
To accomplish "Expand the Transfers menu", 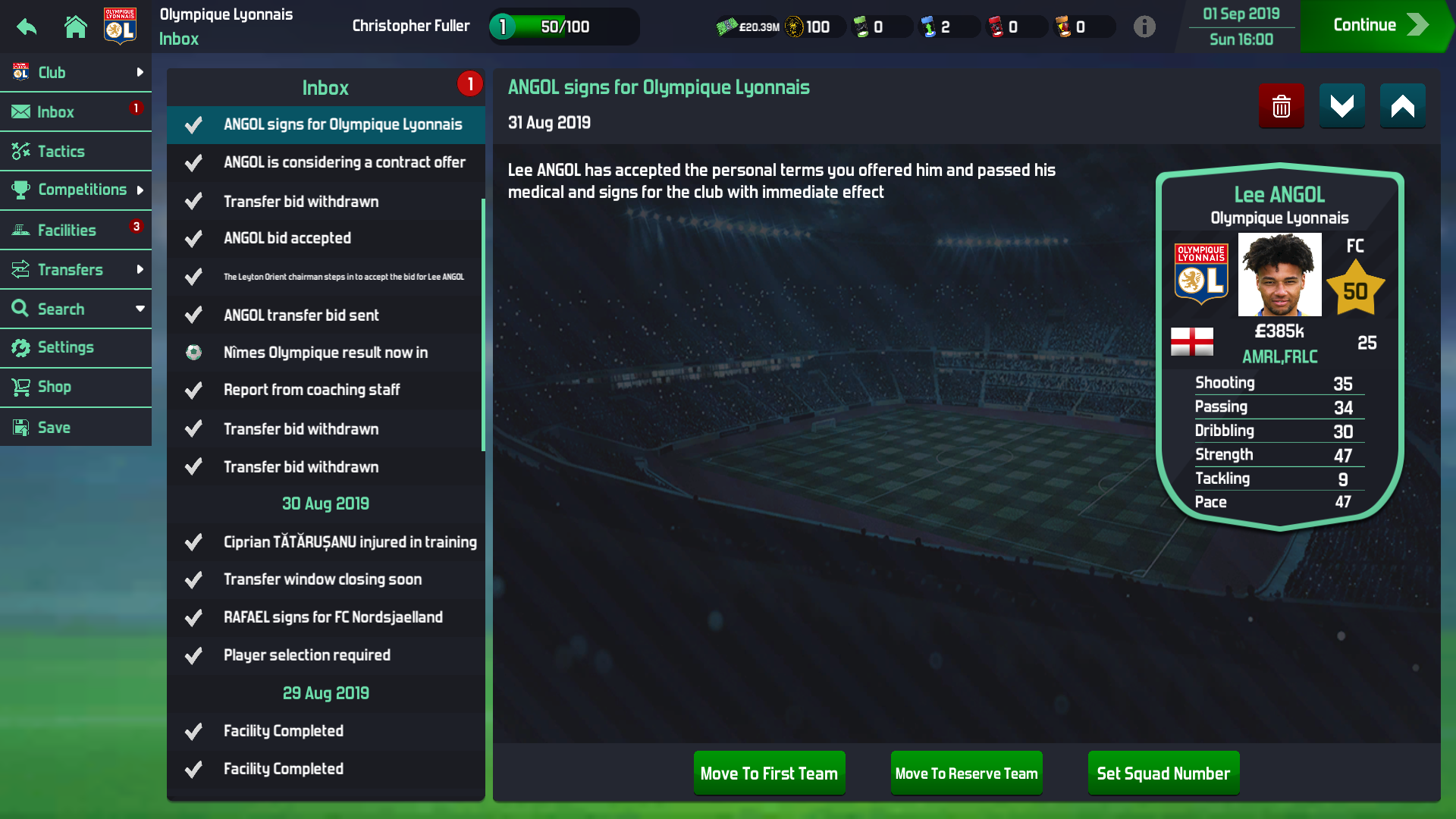I will coord(76,270).
